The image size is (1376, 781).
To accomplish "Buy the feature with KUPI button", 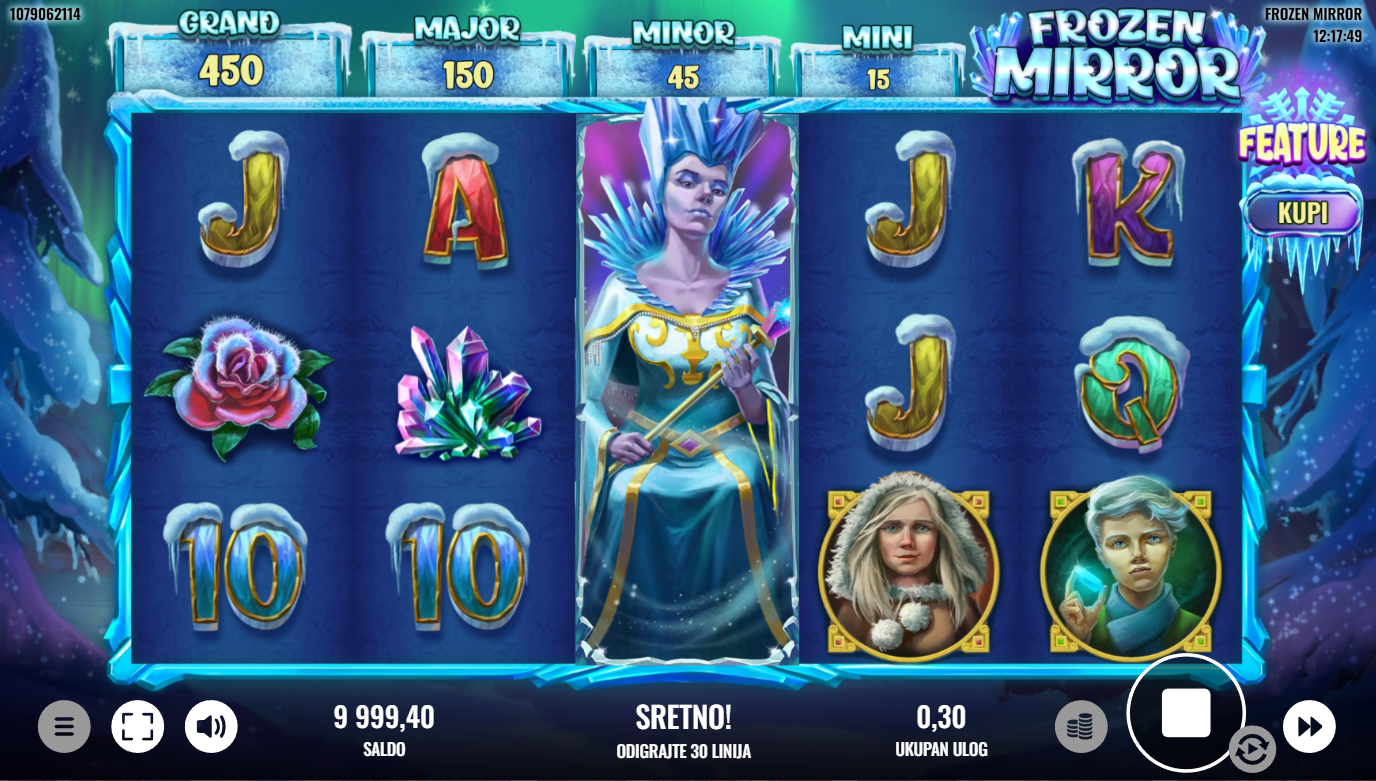I will click(1302, 213).
